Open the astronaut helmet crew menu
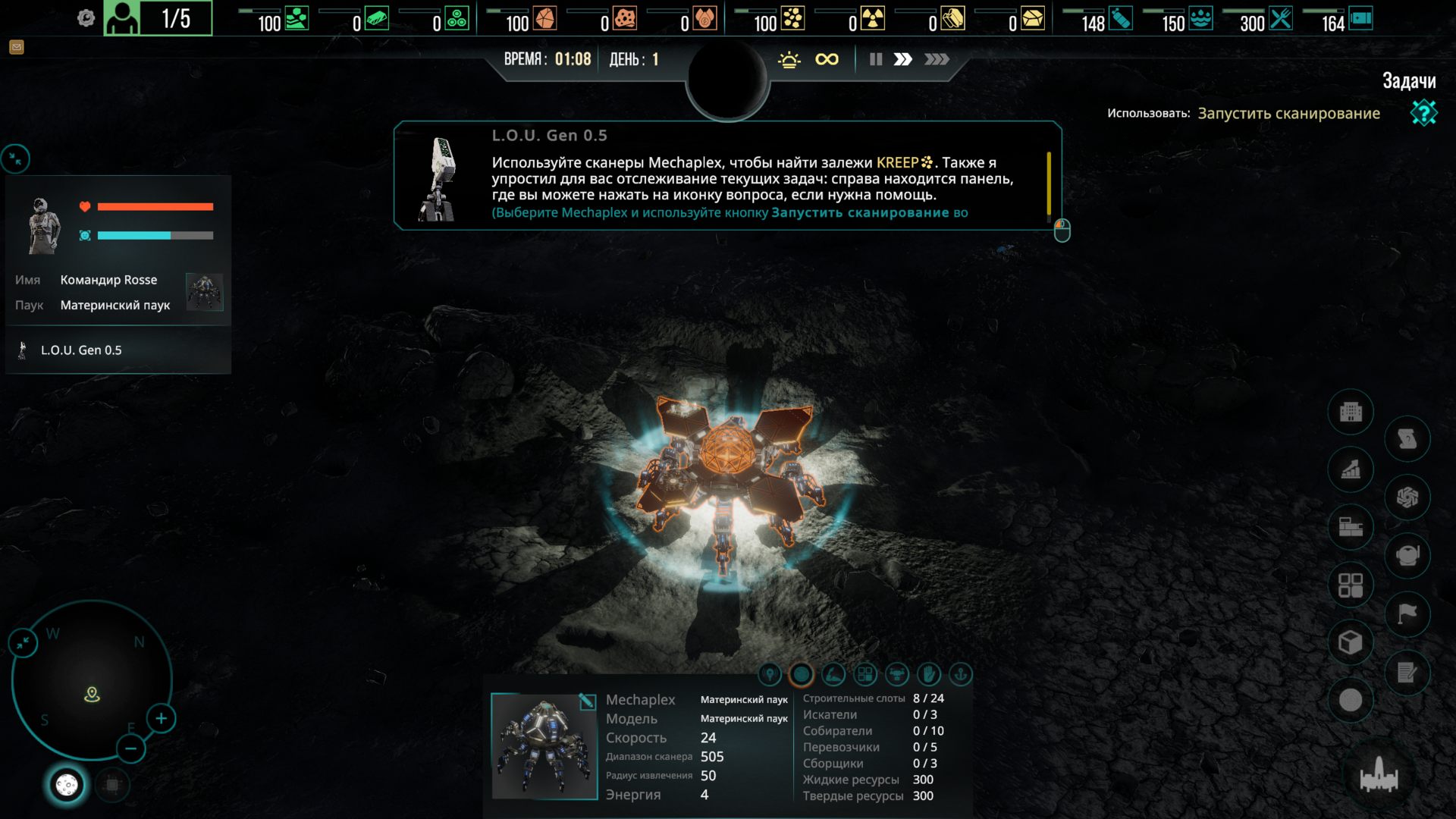Image resolution: width=1456 pixels, height=819 pixels. tap(1407, 555)
